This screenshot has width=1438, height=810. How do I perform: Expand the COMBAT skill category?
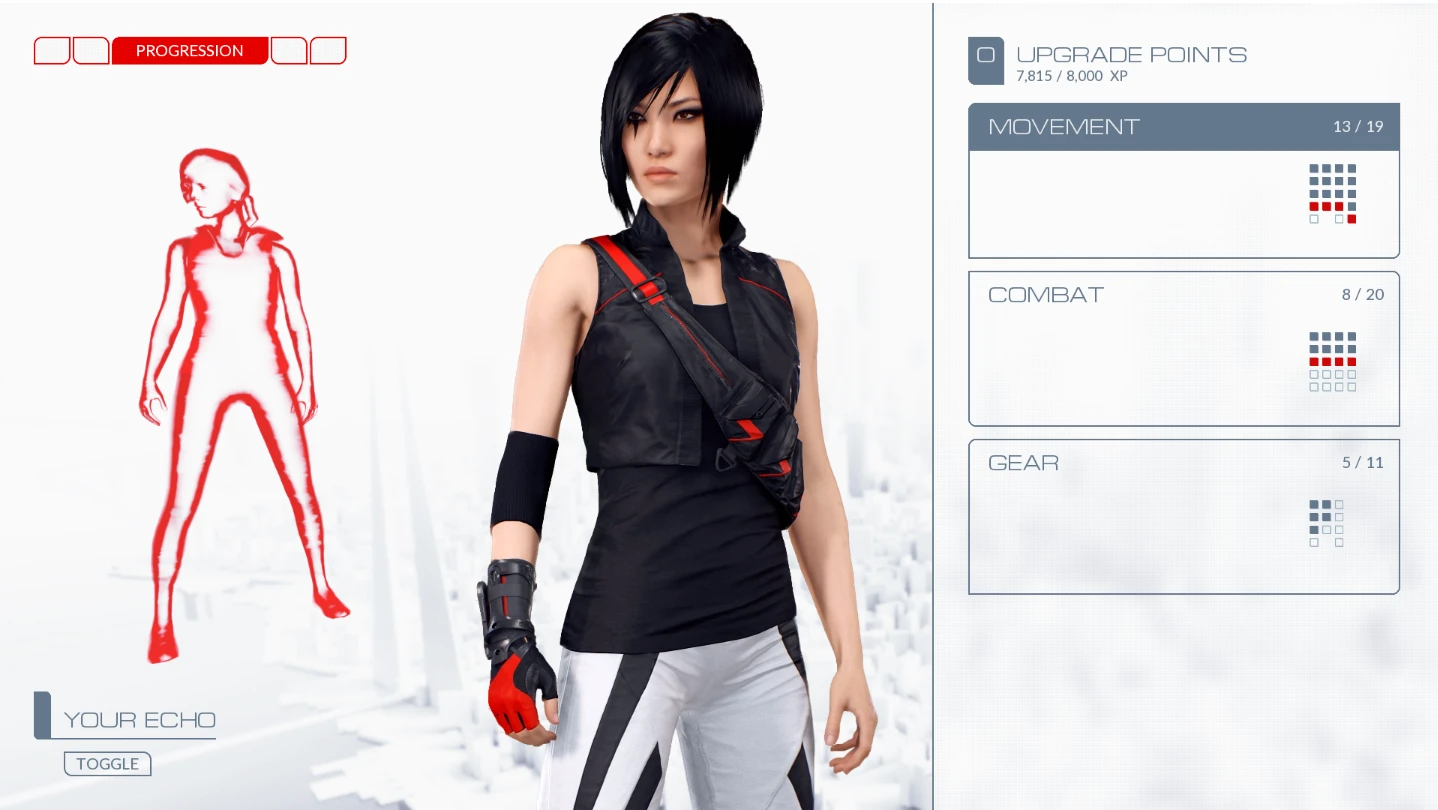click(1184, 295)
